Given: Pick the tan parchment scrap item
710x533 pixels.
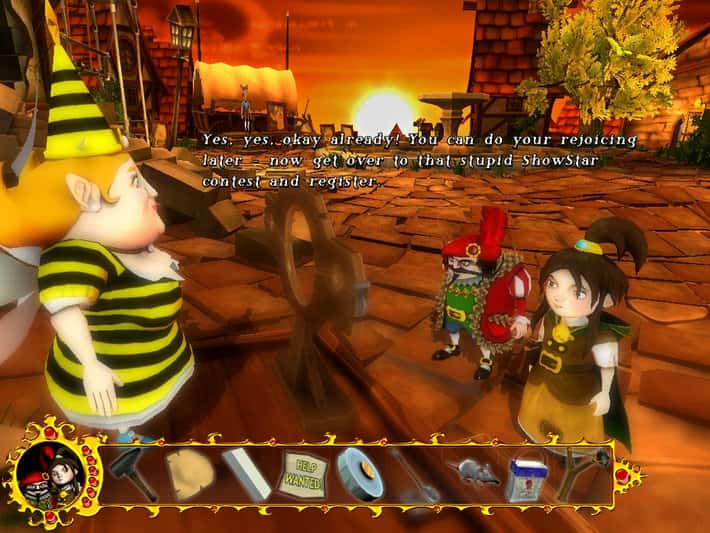Looking at the screenshot, I should [187, 472].
